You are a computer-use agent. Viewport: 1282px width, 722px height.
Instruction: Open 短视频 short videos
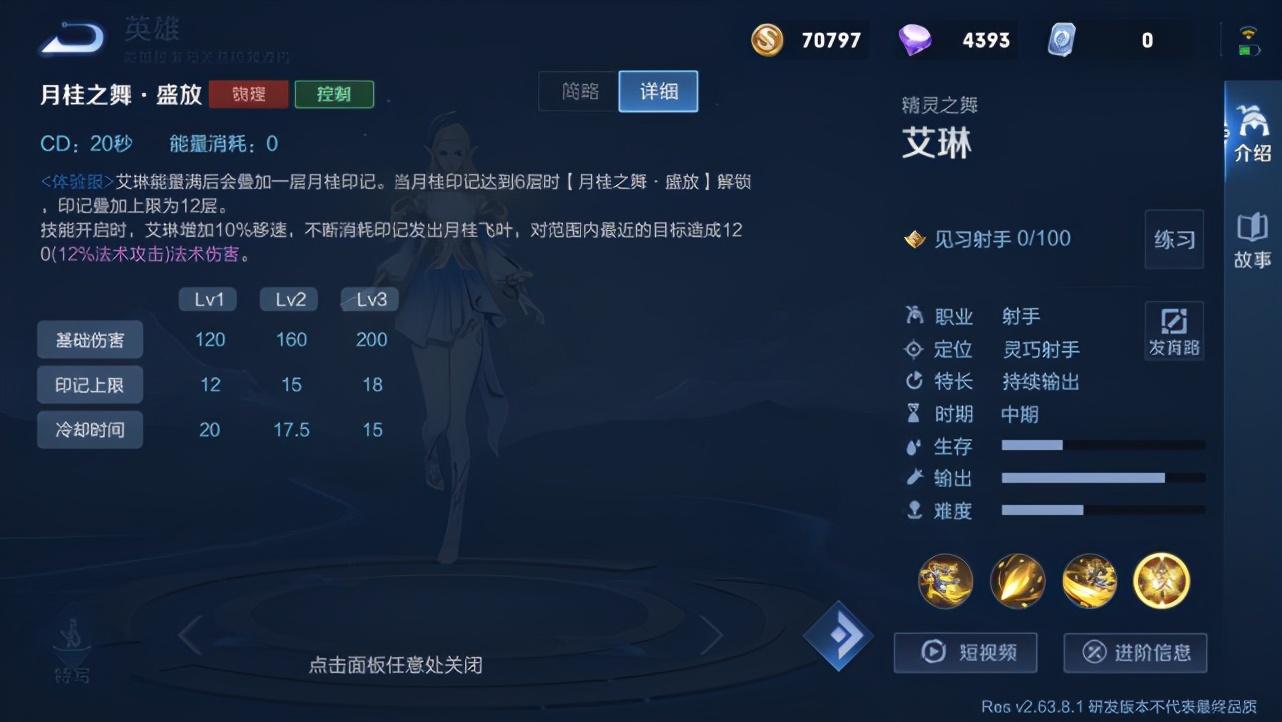coord(965,653)
